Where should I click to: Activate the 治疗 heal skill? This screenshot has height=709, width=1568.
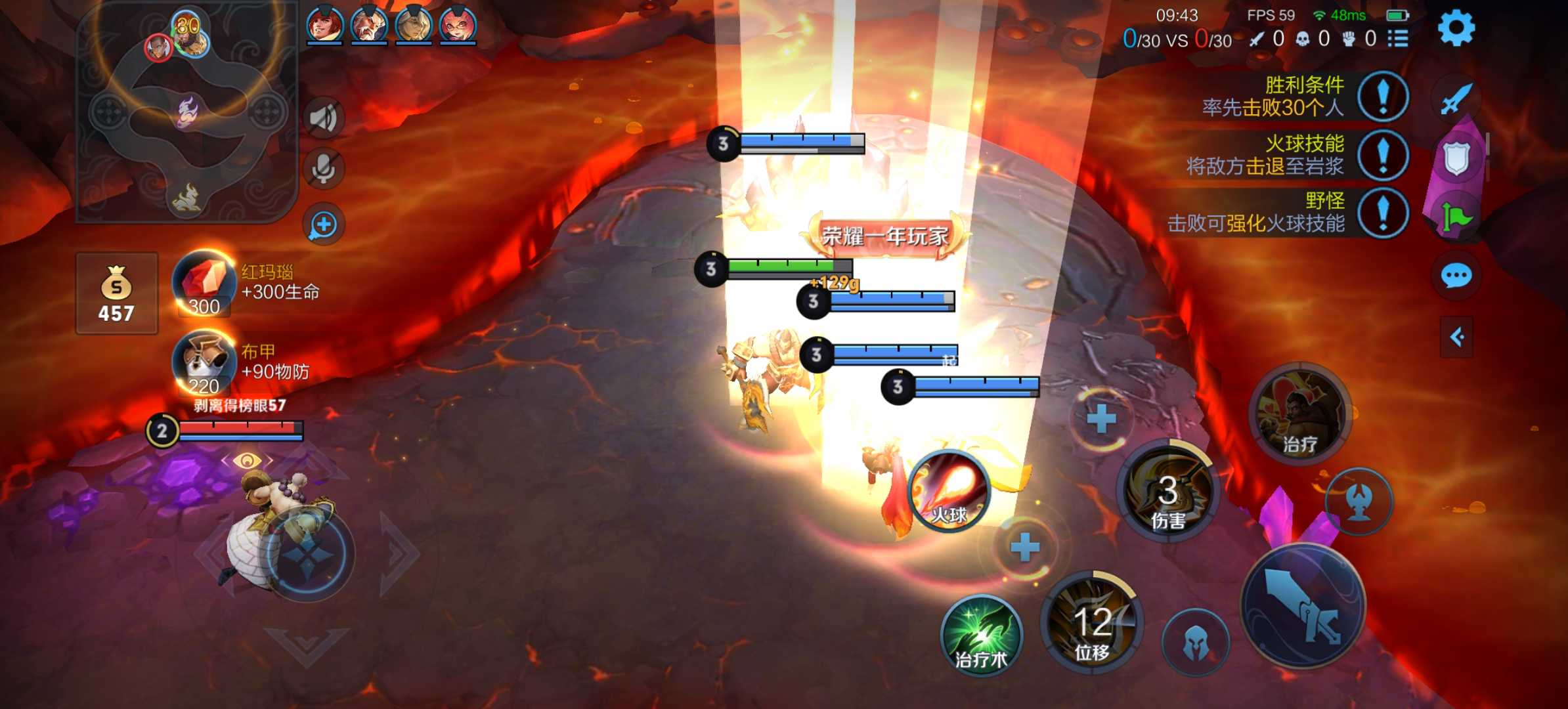(1300, 415)
